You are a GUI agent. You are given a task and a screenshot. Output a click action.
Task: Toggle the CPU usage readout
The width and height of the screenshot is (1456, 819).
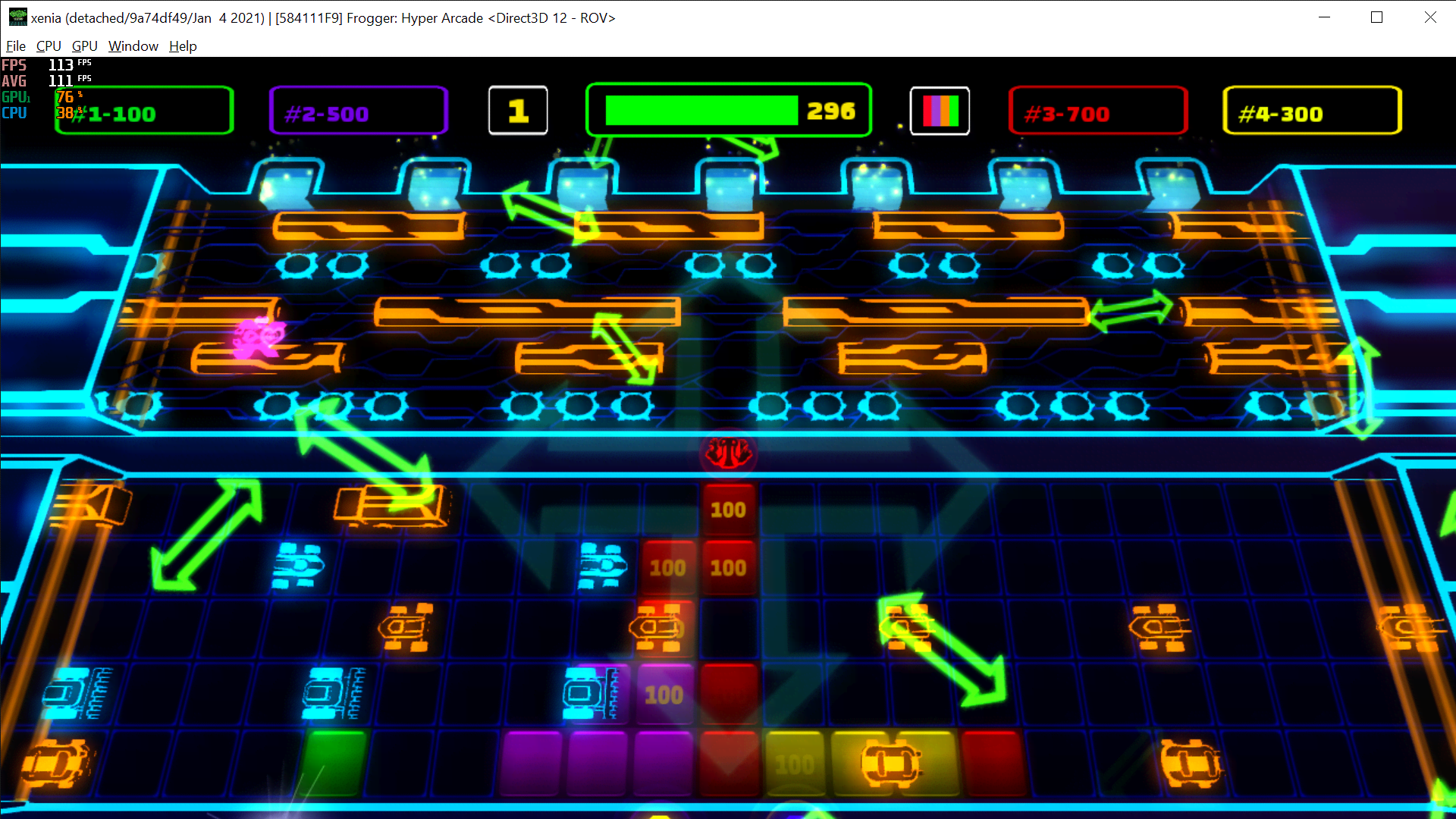click(14, 113)
